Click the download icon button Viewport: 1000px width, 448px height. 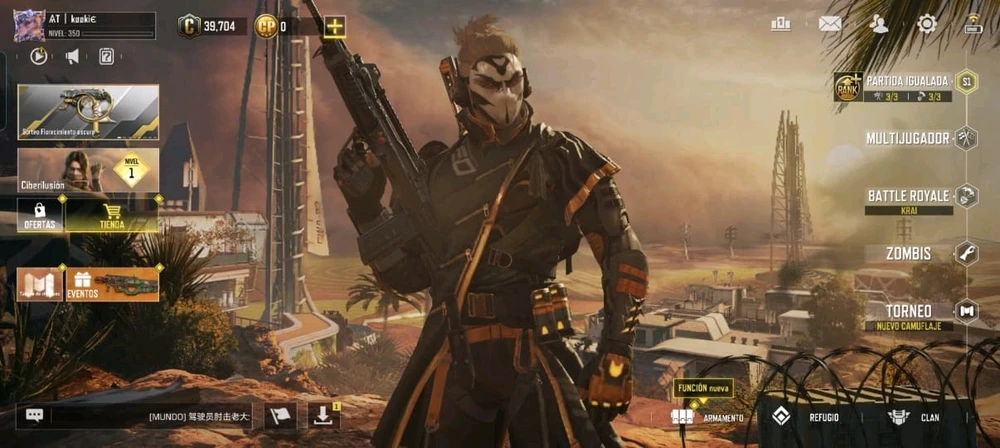tap(323, 415)
